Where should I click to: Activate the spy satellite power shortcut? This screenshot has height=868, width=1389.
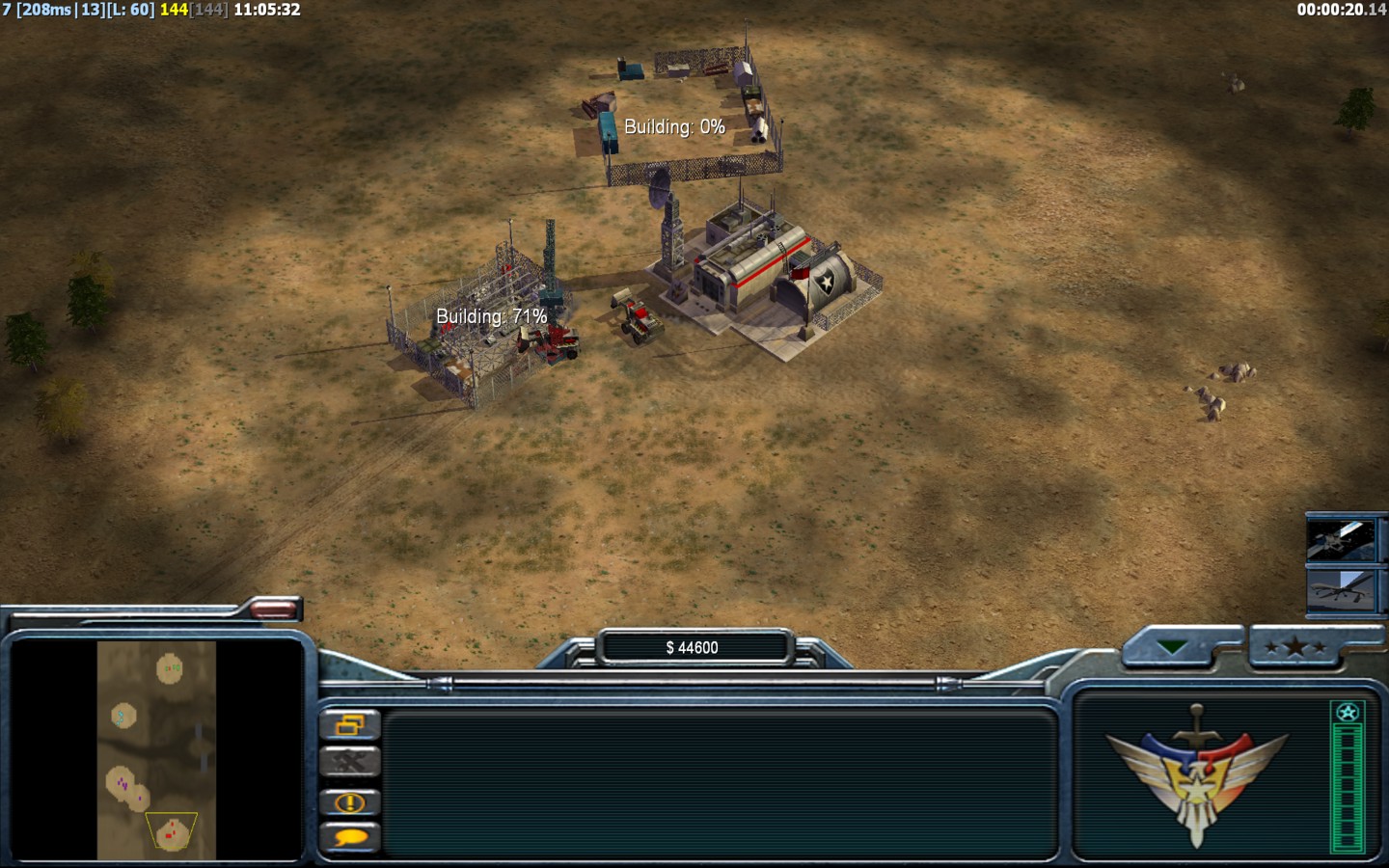pyautogui.click(x=1340, y=539)
